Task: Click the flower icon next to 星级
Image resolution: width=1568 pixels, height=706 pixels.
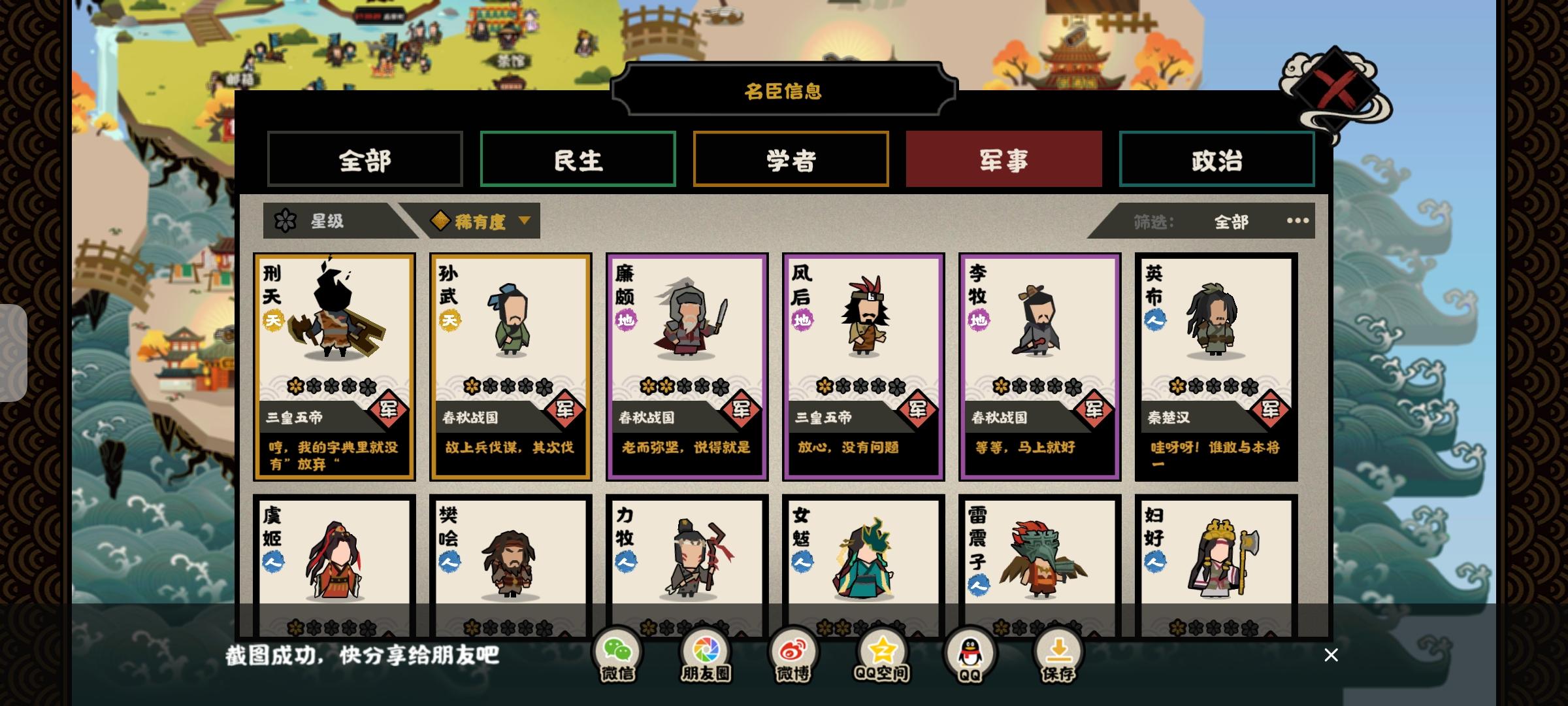Action: [x=286, y=221]
